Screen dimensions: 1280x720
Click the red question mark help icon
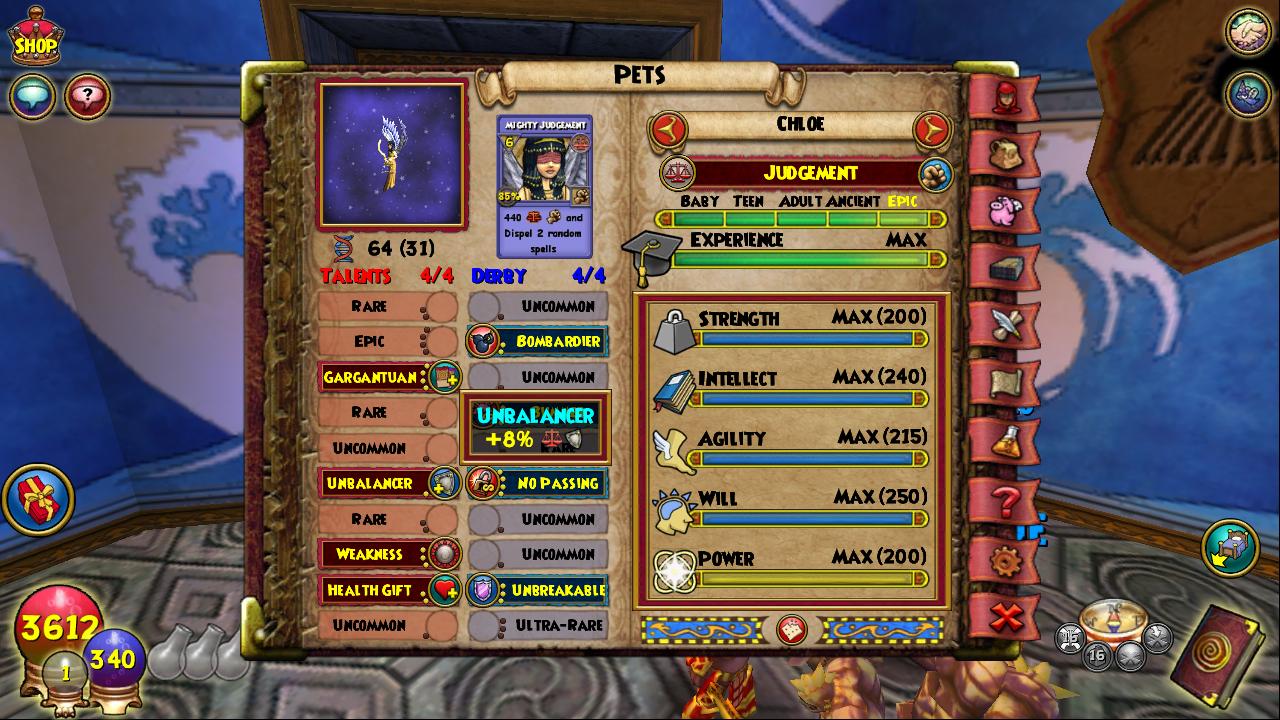pos(87,97)
